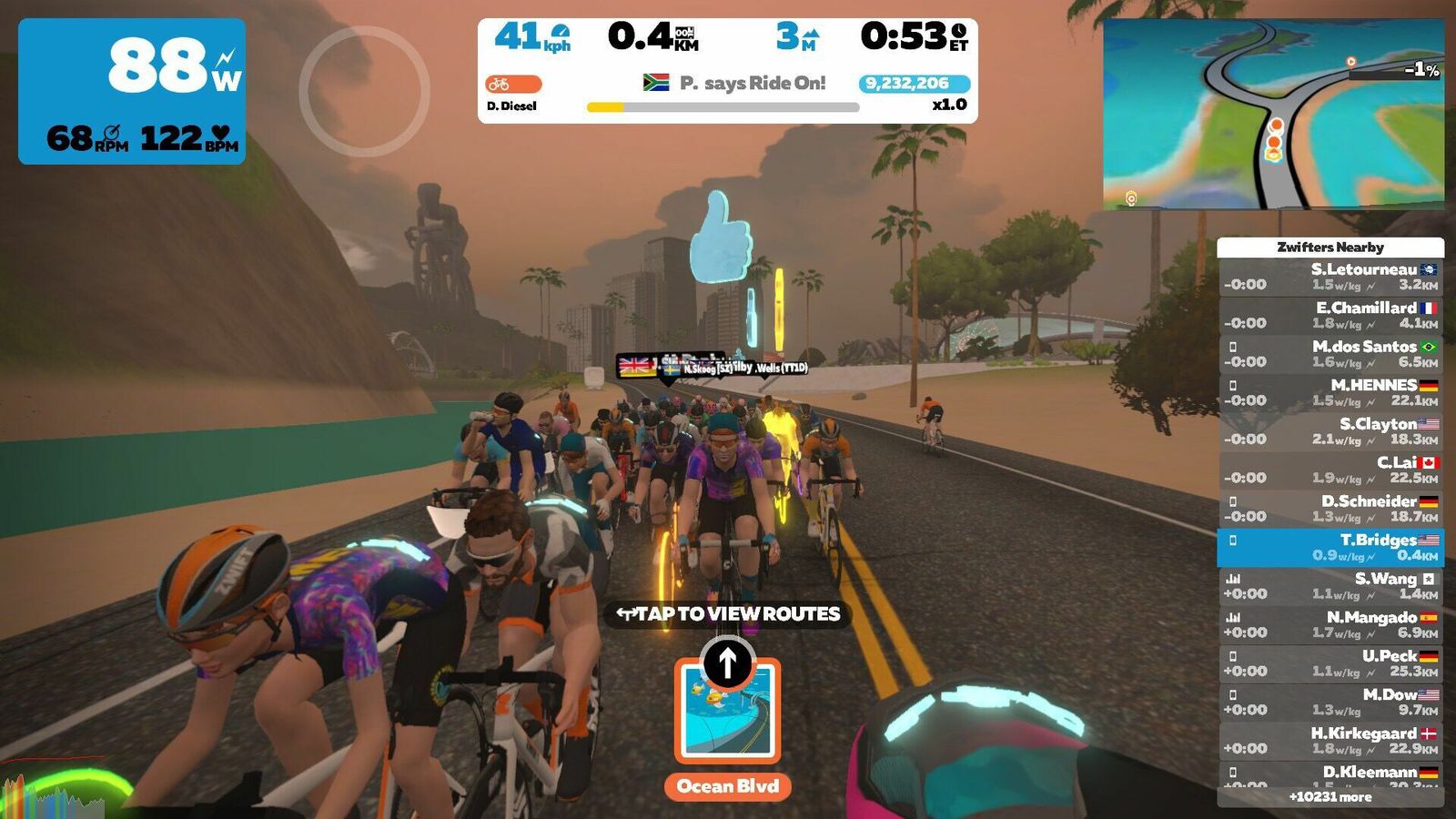Open the minimap in the corner
The width and height of the screenshot is (1456, 819).
(1272, 115)
